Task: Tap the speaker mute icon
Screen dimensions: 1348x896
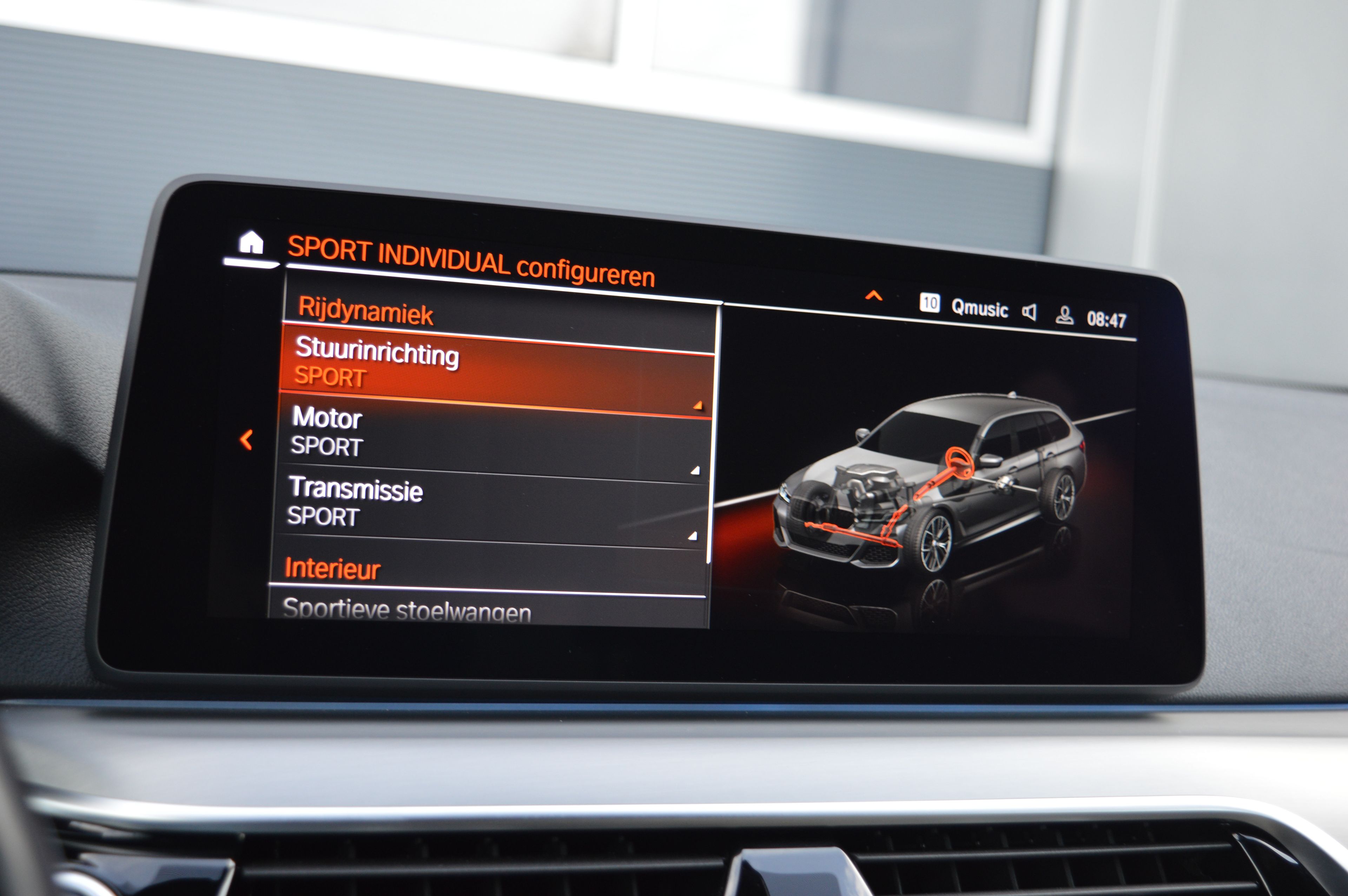Action: click(1029, 313)
